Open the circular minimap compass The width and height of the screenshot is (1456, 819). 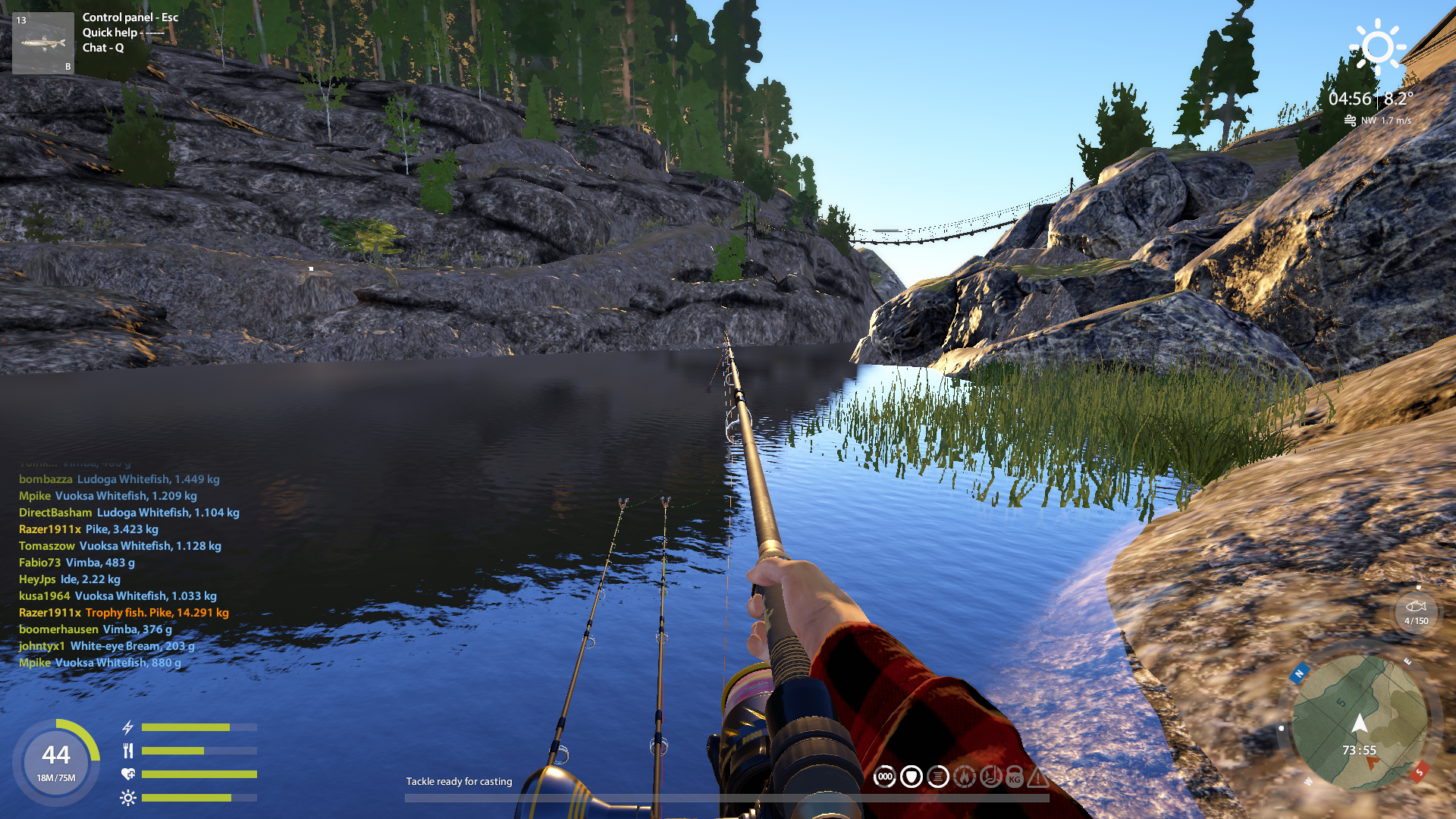pos(1359,723)
